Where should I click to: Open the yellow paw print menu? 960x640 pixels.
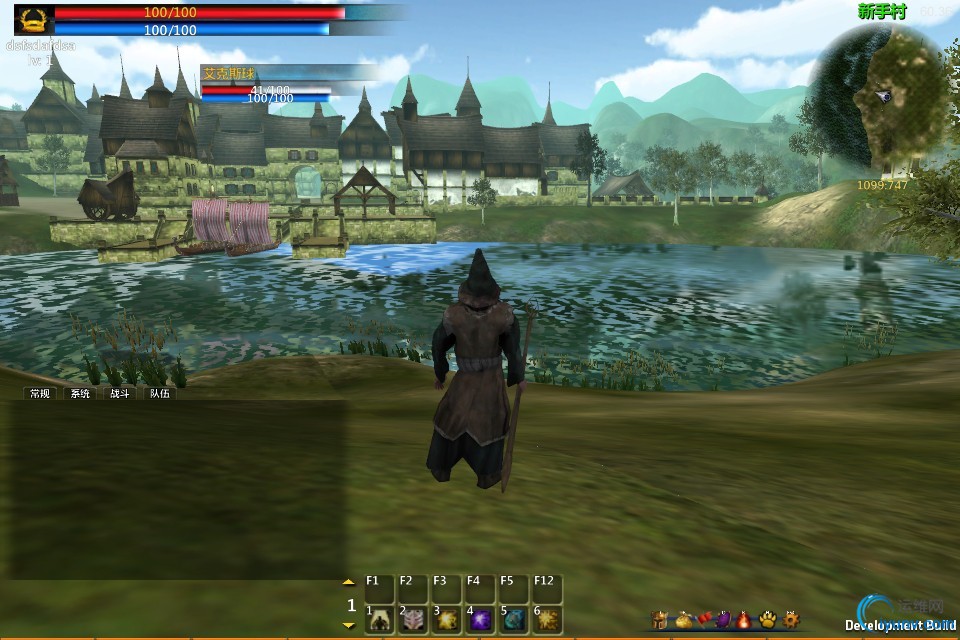coord(768,620)
